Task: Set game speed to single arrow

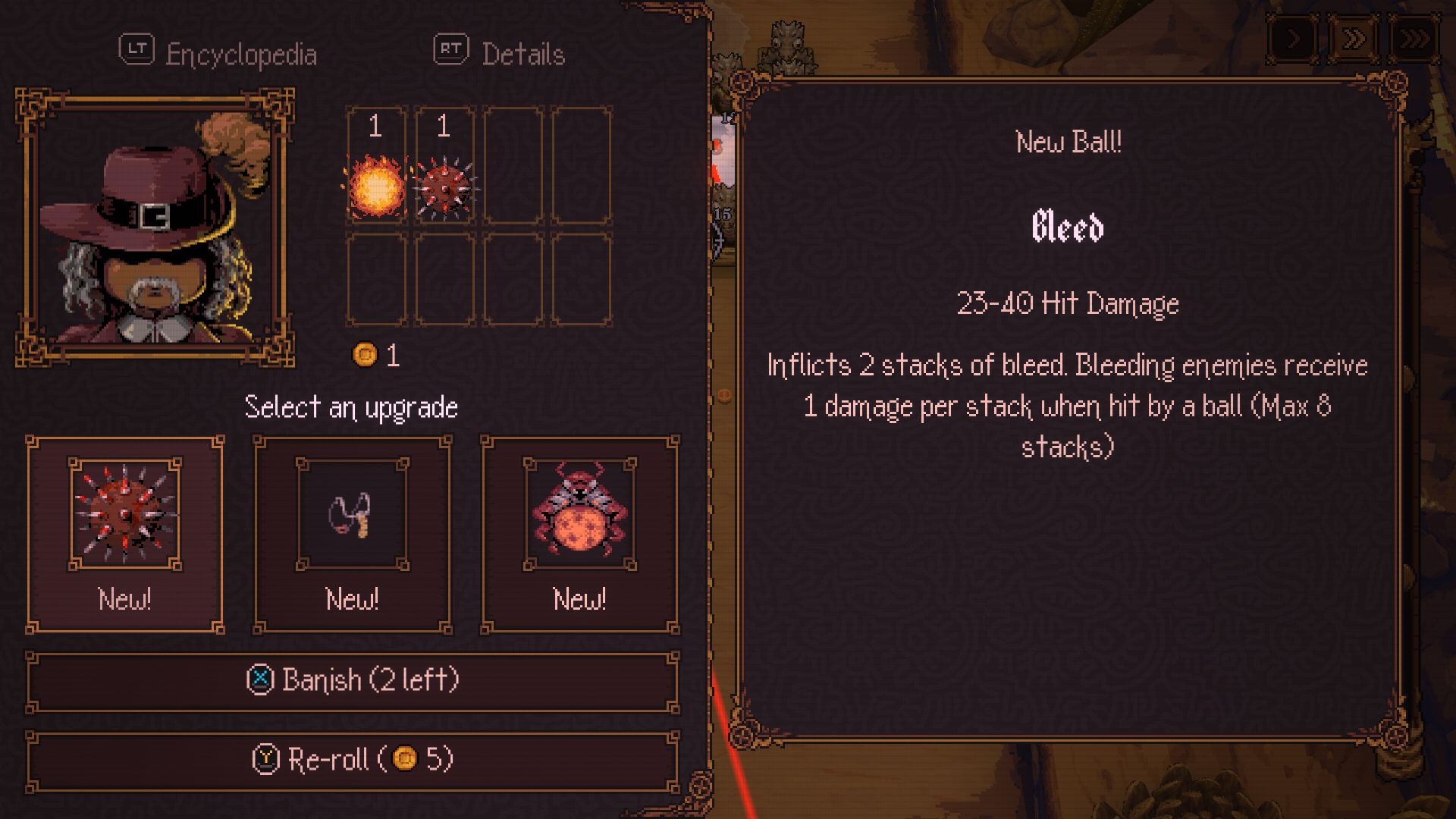Action: coord(1293,38)
